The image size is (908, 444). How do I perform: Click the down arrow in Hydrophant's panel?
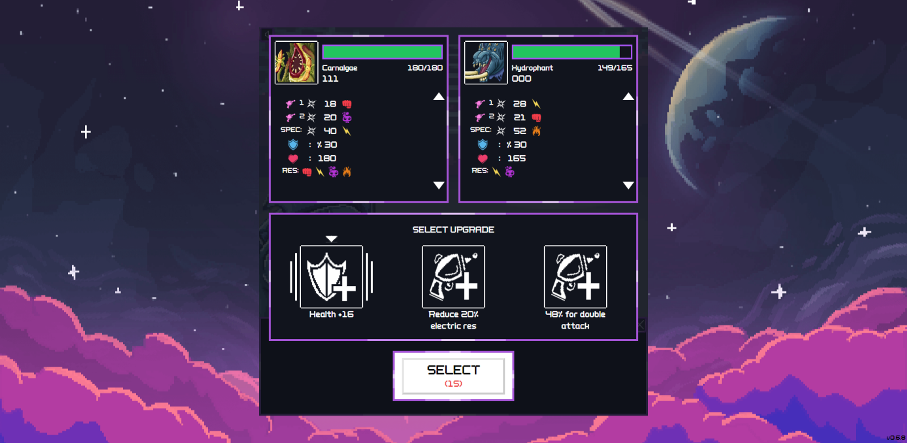coord(628,185)
